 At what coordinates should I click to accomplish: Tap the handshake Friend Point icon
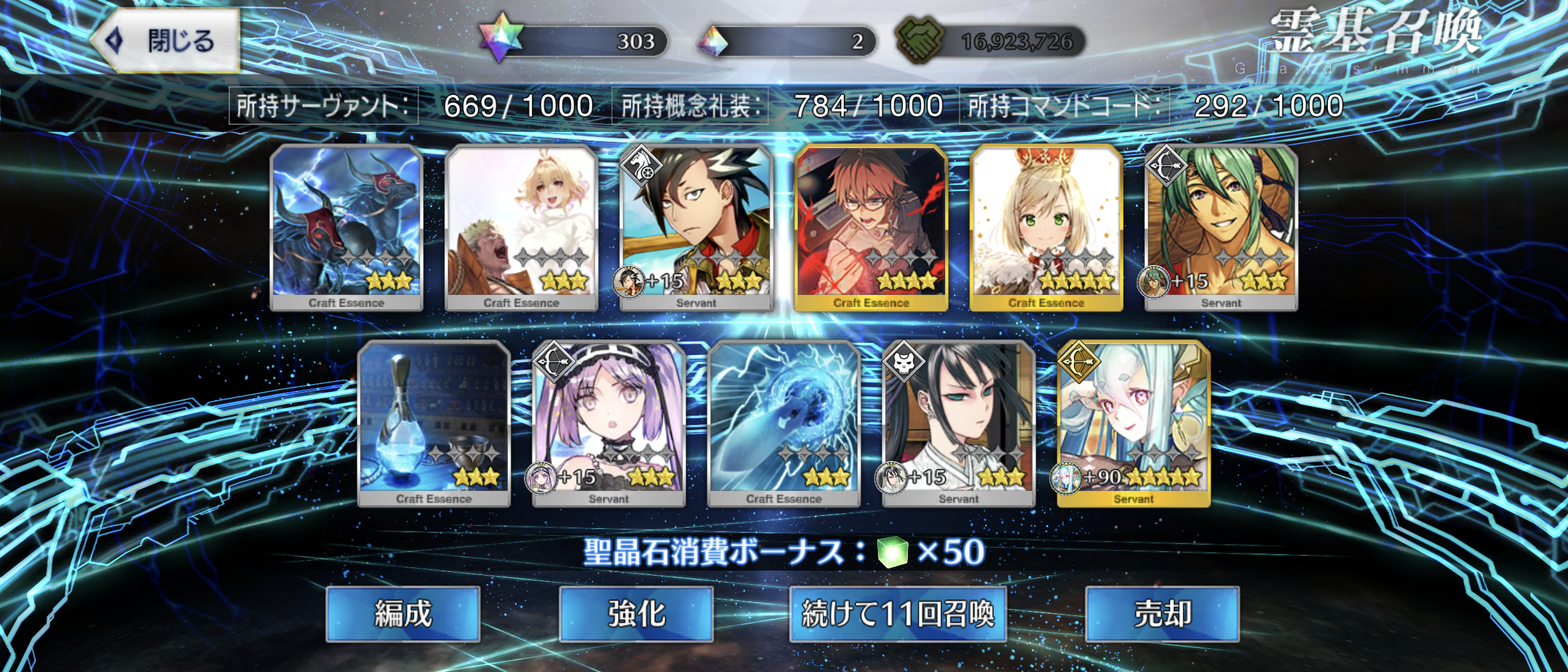point(919,40)
